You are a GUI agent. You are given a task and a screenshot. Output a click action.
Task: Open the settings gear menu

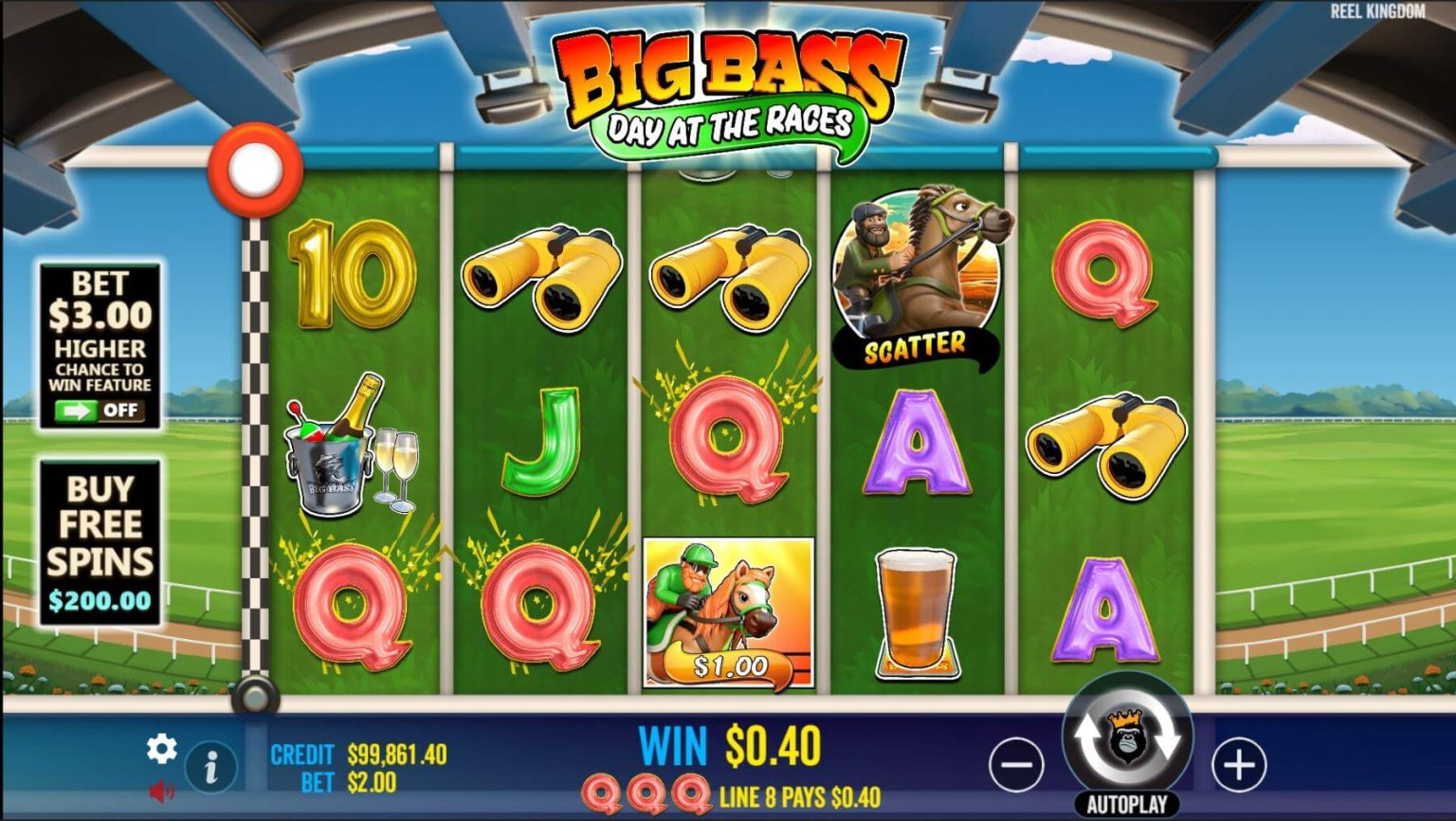[161, 749]
